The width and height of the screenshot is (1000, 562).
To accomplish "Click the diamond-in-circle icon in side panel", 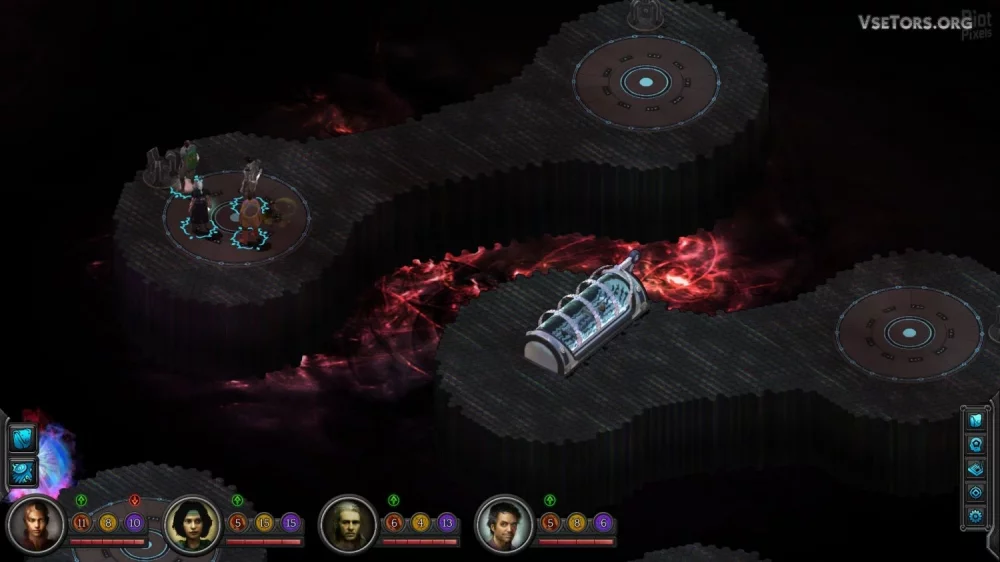I will (976, 492).
